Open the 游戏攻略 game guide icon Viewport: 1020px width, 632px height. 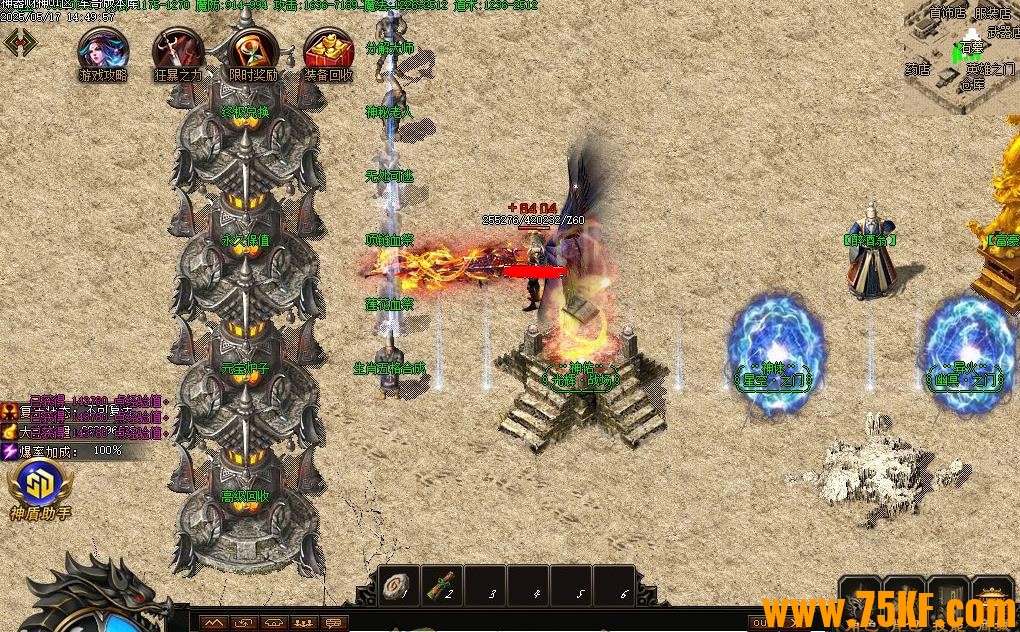[x=102, y=51]
